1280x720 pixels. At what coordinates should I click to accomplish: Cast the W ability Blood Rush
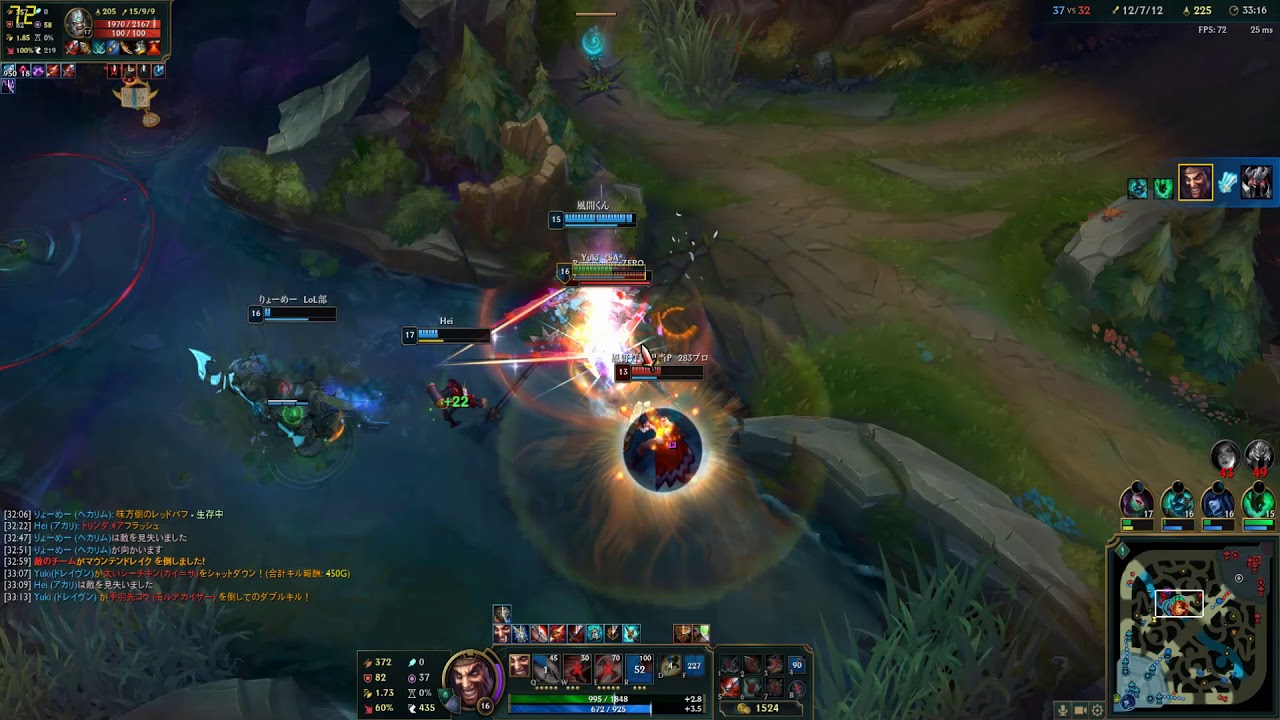[x=576, y=667]
